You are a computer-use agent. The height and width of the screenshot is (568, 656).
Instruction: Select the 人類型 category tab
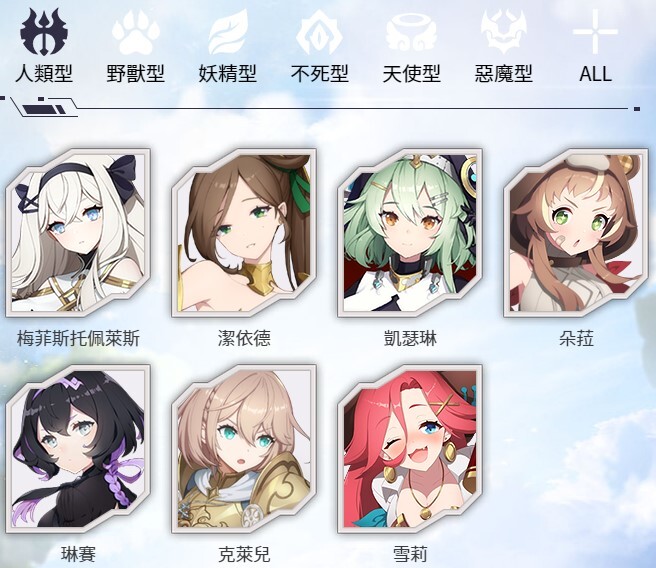click(43, 45)
